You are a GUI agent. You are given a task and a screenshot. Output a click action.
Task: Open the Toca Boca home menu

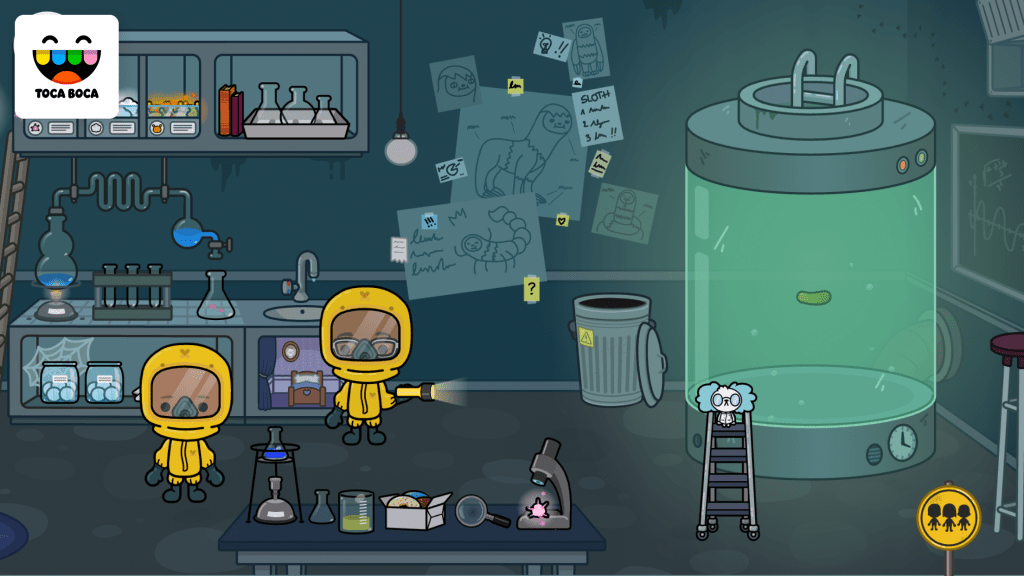pos(66,66)
